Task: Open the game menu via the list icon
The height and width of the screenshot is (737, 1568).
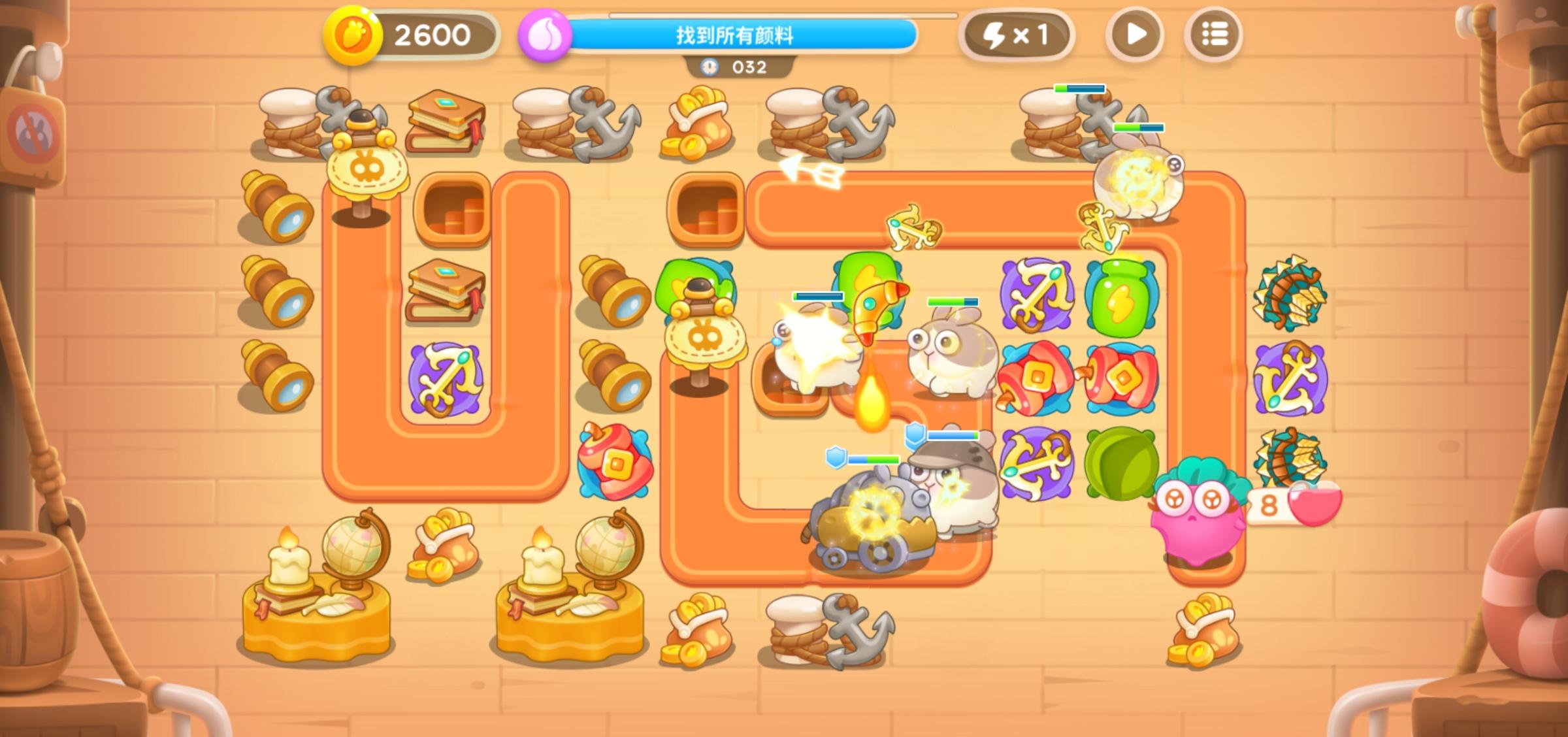Action: (x=1213, y=34)
